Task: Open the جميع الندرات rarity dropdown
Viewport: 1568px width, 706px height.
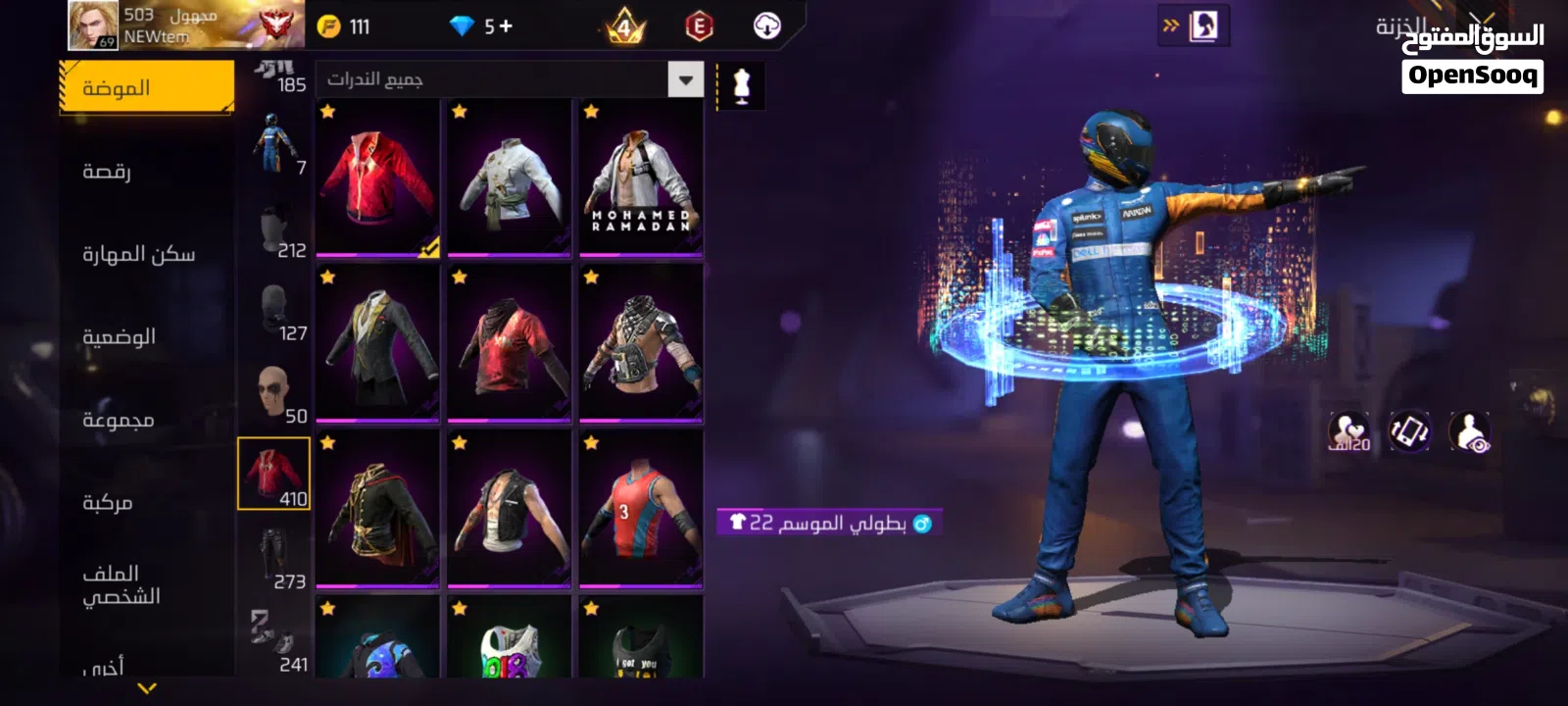Action: click(x=510, y=79)
